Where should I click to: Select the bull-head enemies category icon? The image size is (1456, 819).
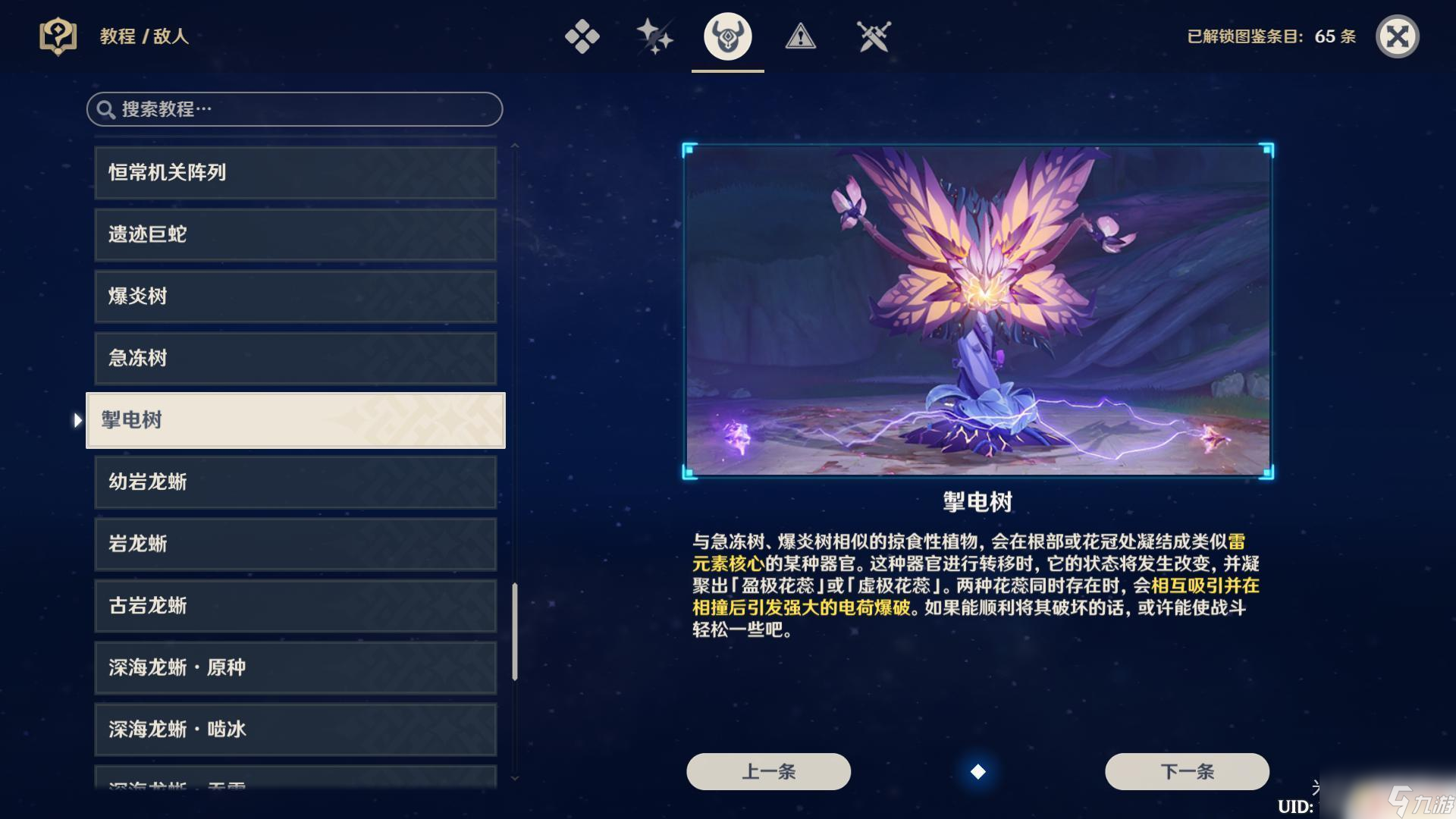click(x=726, y=36)
